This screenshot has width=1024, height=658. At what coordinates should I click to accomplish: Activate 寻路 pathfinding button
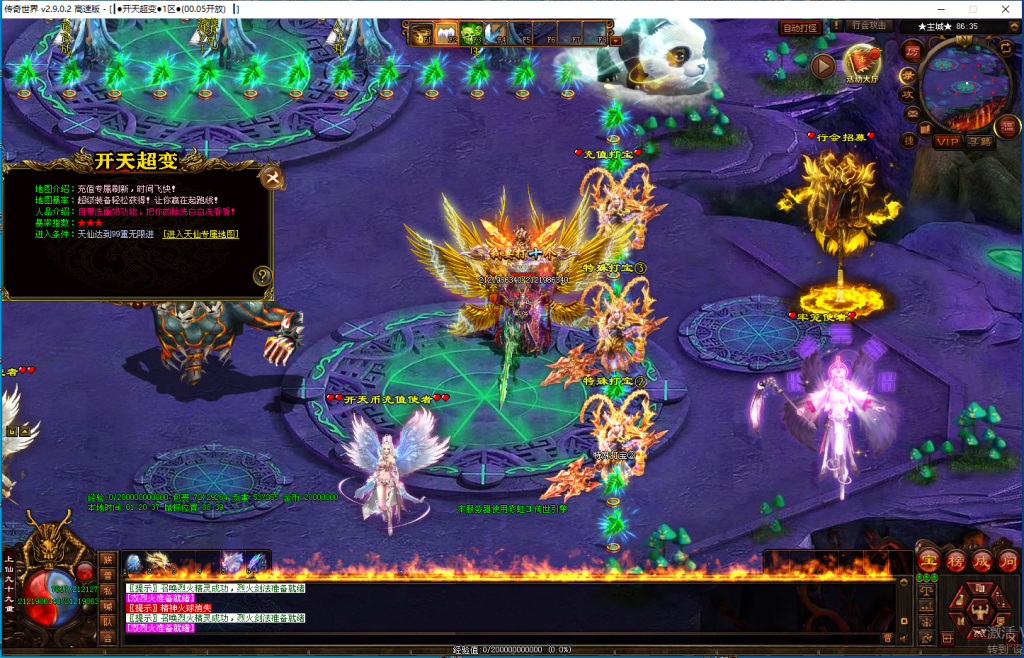pyautogui.click(x=980, y=141)
